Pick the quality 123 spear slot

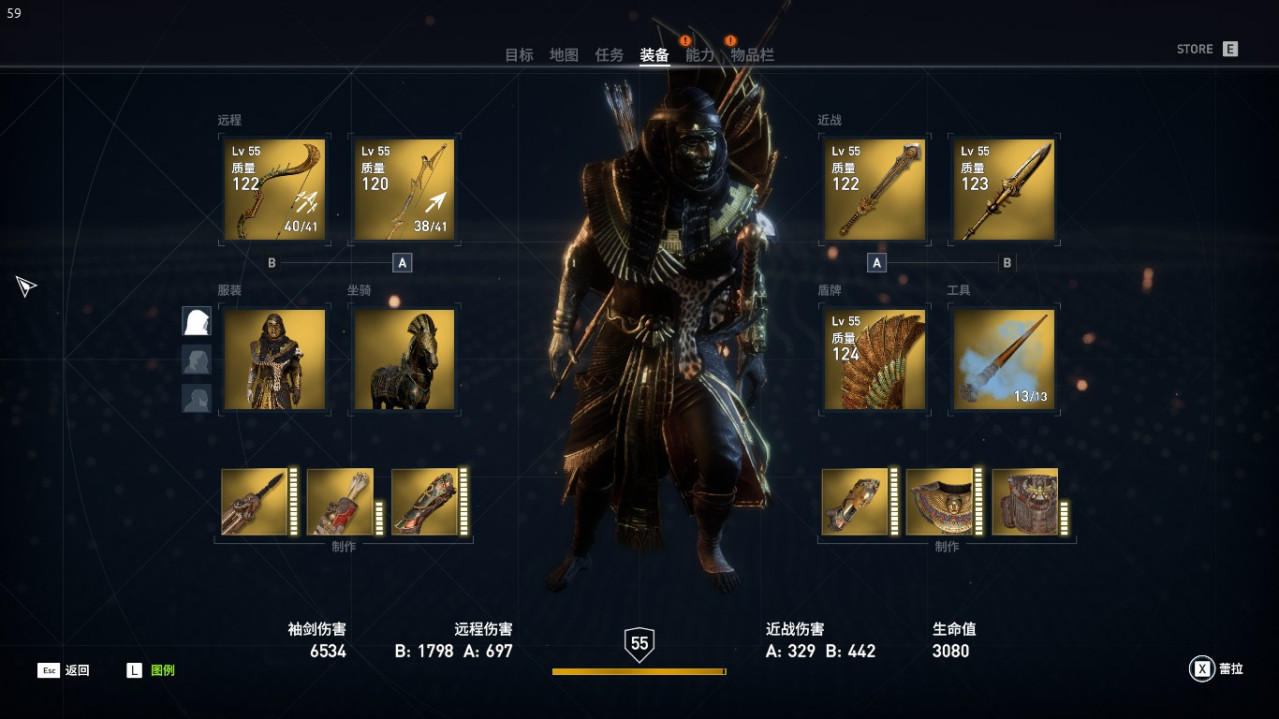pos(1004,190)
